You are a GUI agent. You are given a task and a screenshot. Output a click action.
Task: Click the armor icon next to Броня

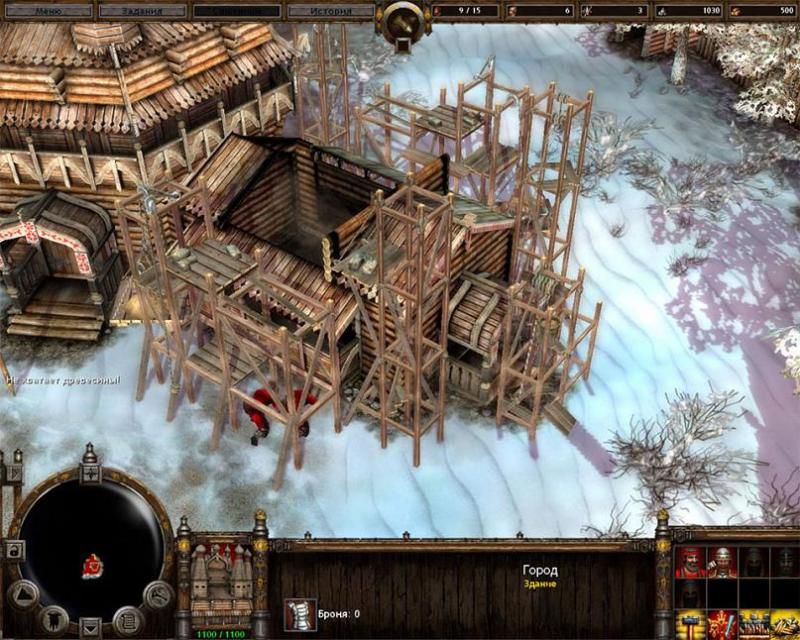coord(297,613)
